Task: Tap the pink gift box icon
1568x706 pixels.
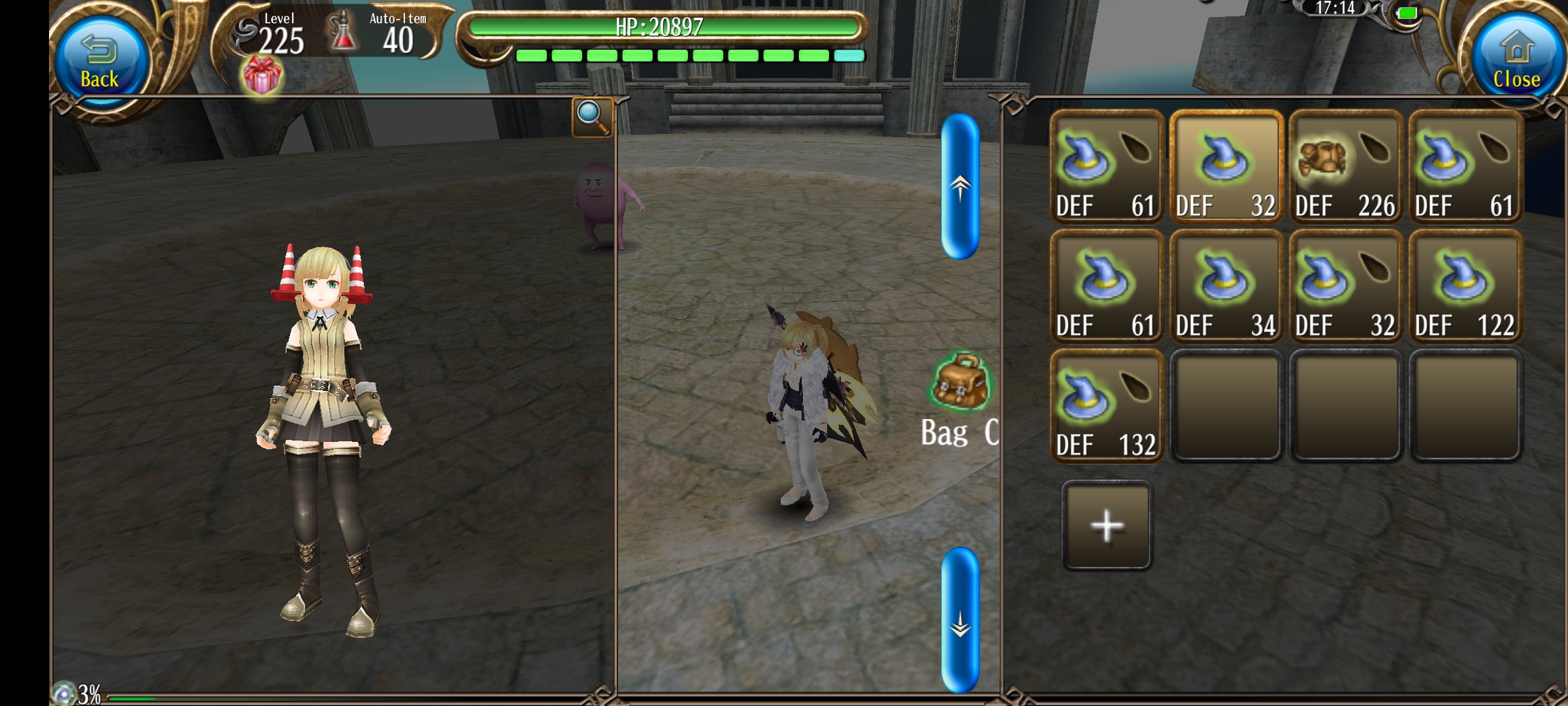Action: (262, 75)
